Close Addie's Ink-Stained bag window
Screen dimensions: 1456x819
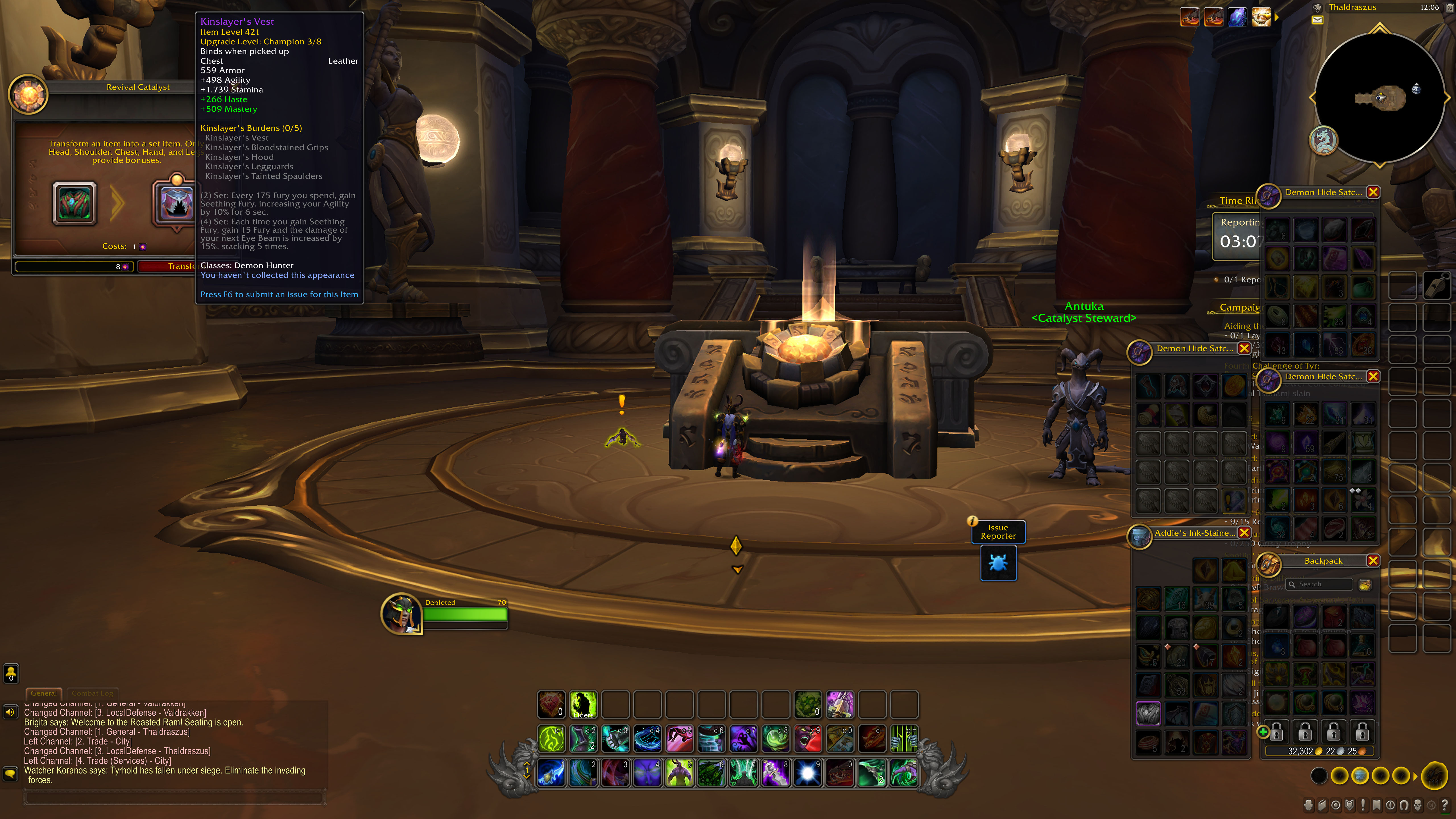tap(1244, 532)
